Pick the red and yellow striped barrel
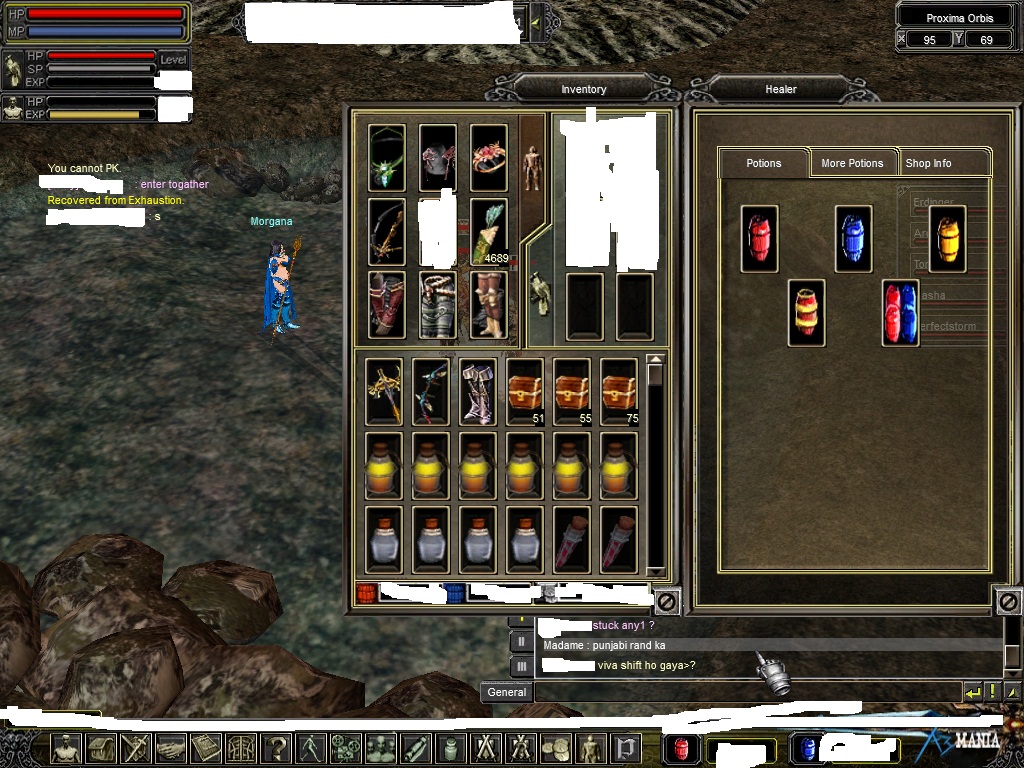Screen dimensions: 1024x768 point(806,313)
